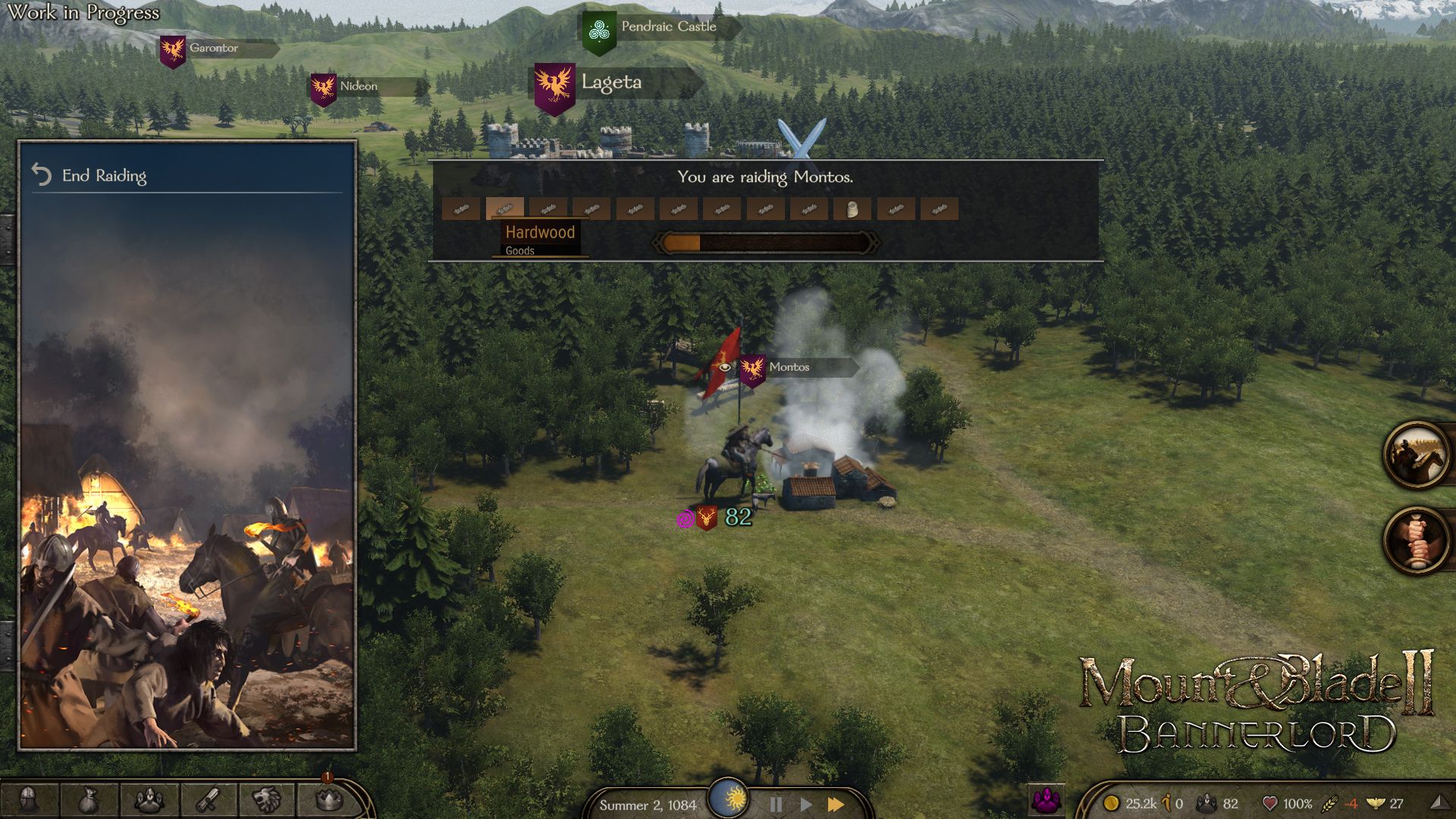Pause the campaign time

[777, 805]
